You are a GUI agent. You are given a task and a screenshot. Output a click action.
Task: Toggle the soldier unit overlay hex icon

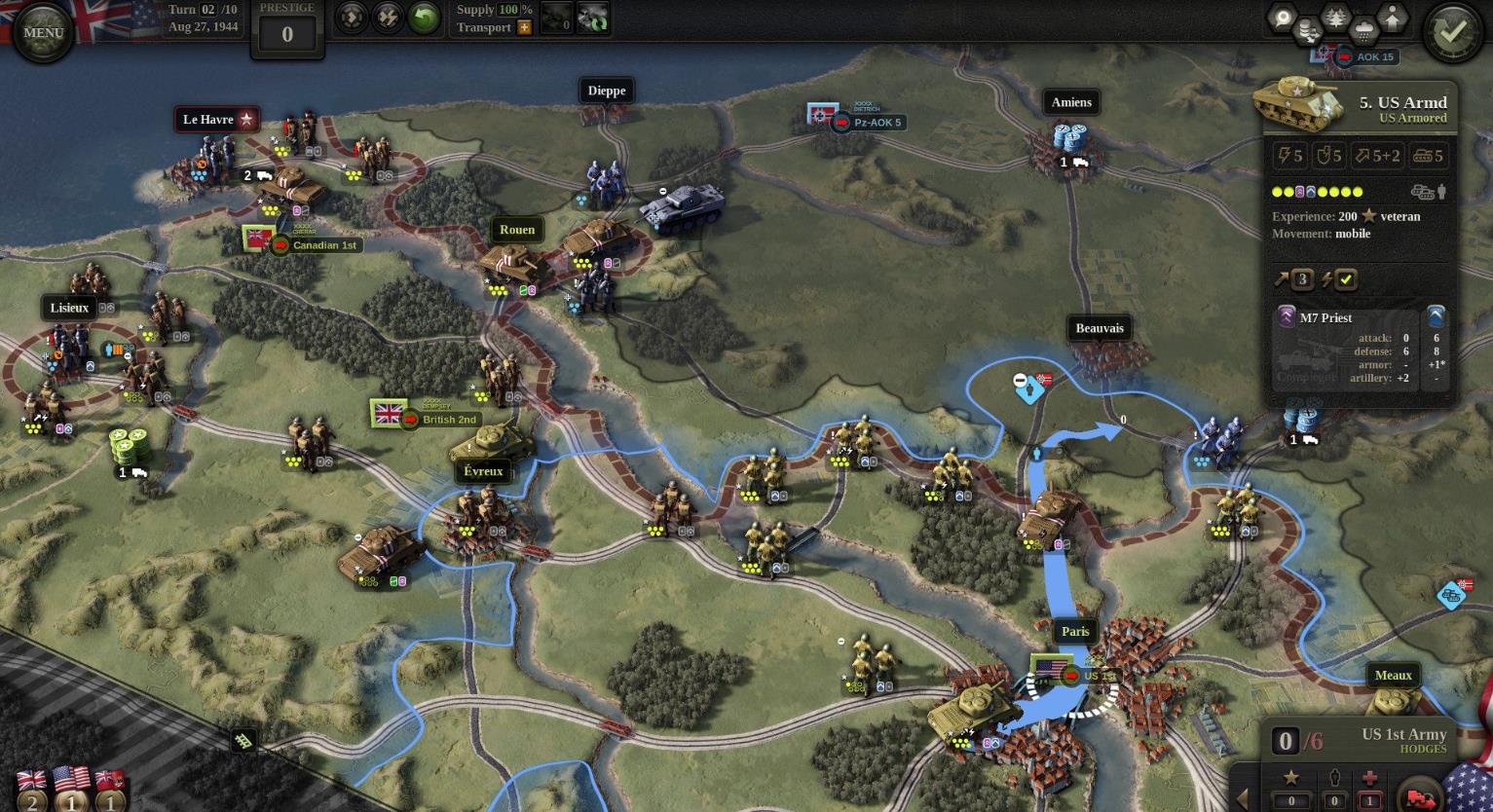(x=1393, y=18)
